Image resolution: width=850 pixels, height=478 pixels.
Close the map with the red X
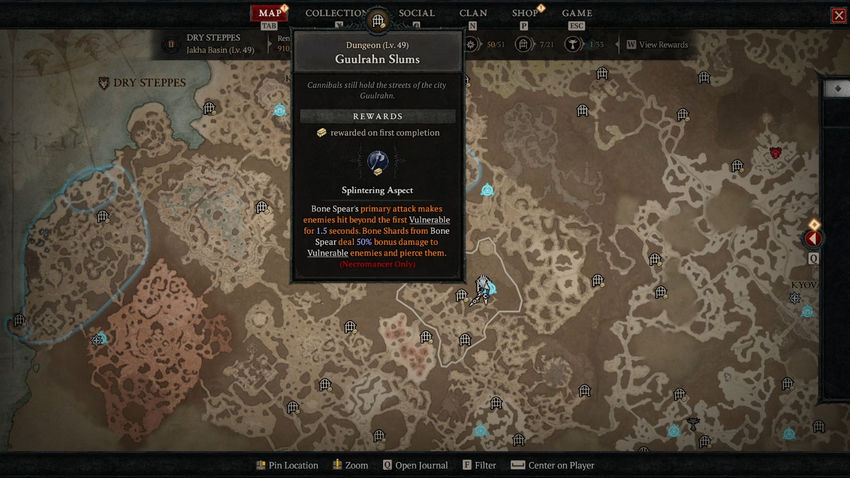click(x=838, y=15)
